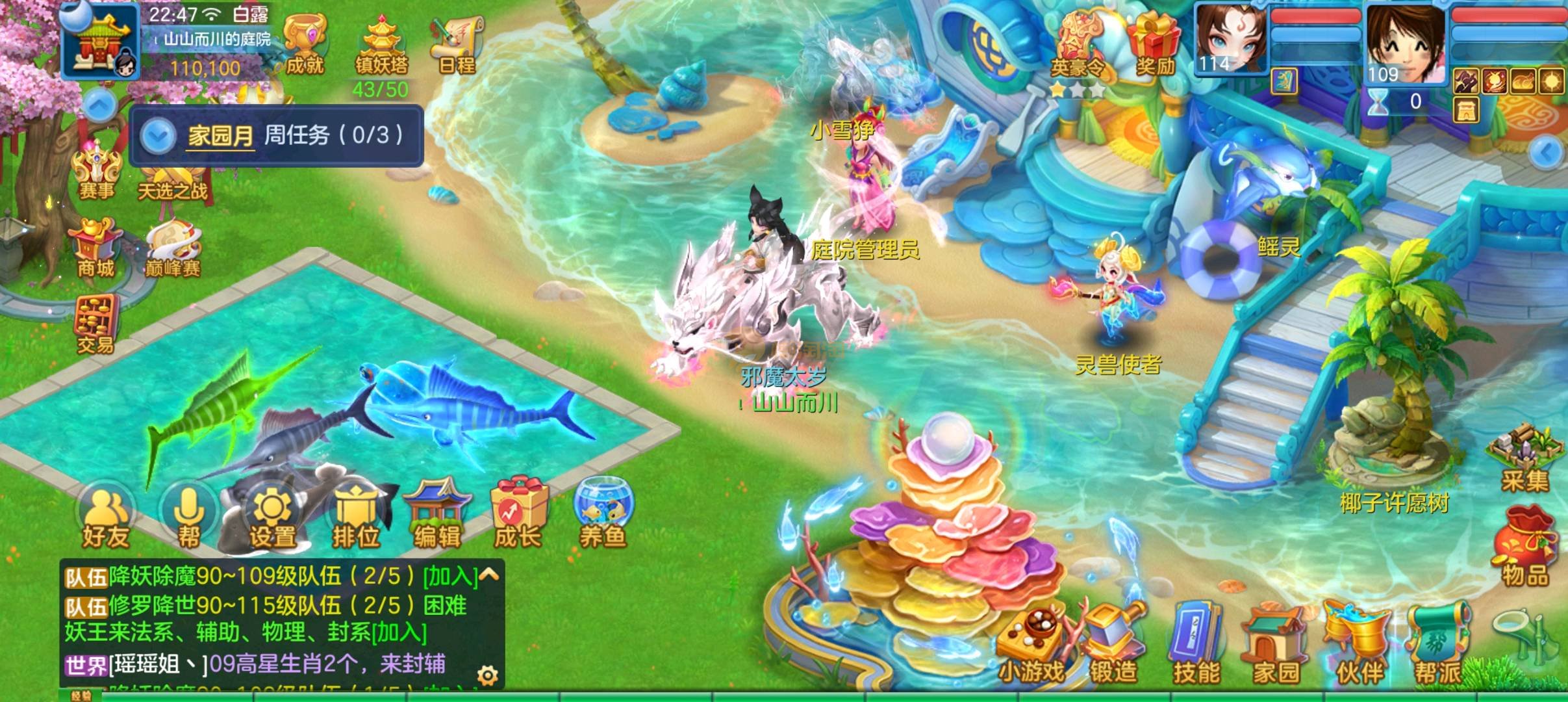Open the 技能 skills book
Screen dimensions: 1568x702
pyautogui.click(x=1196, y=646)
